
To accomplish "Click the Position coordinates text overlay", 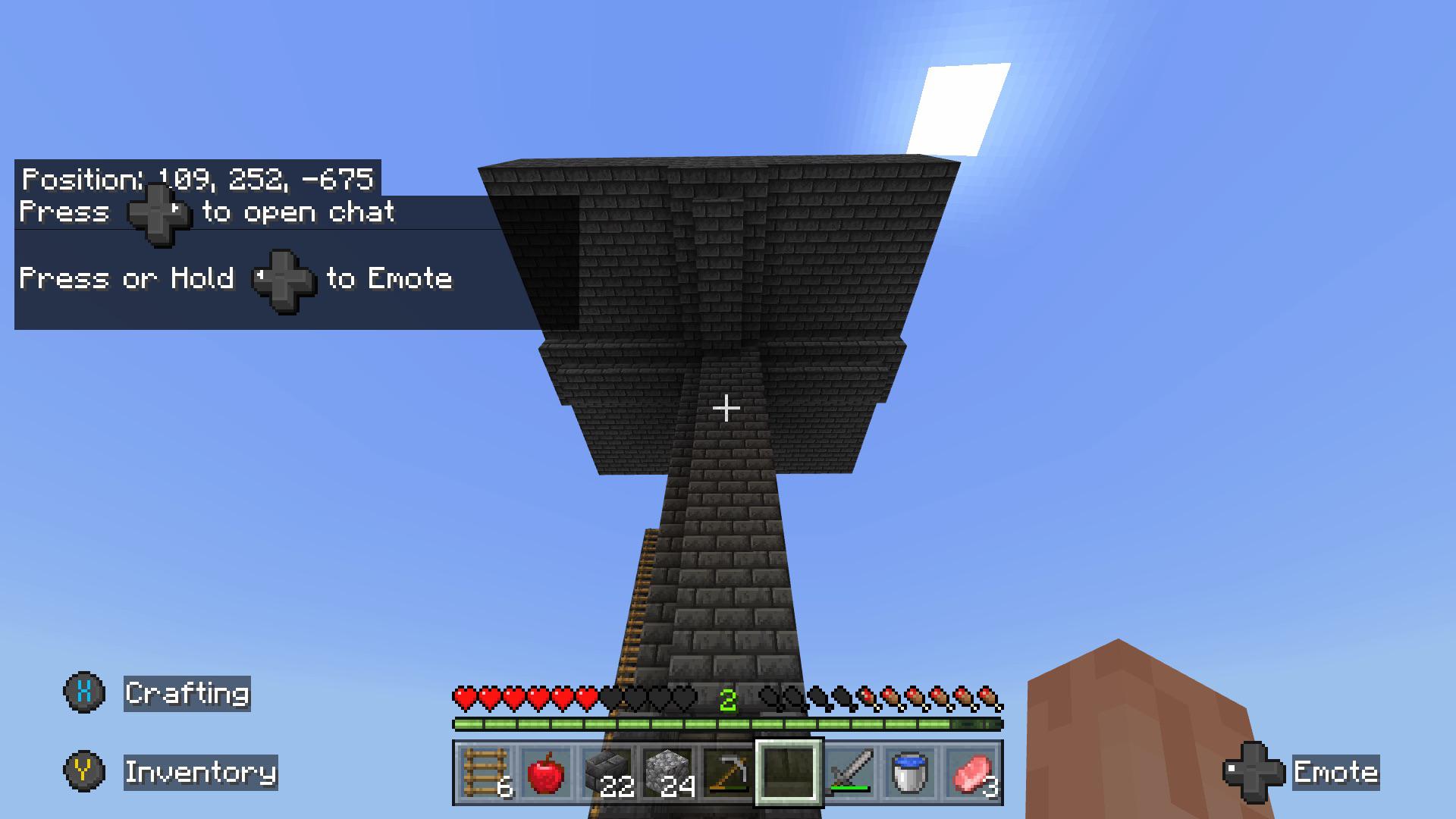I will point(196,180).
